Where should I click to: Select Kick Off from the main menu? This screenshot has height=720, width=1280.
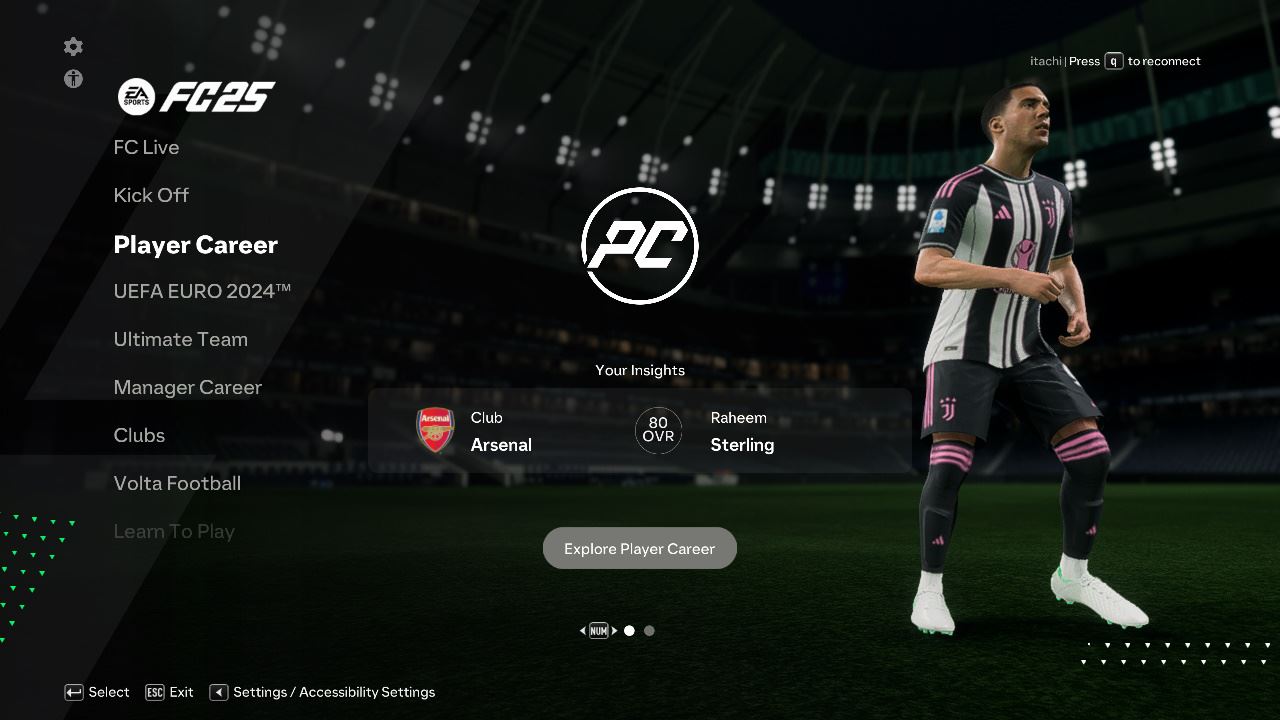coord(151,195)
